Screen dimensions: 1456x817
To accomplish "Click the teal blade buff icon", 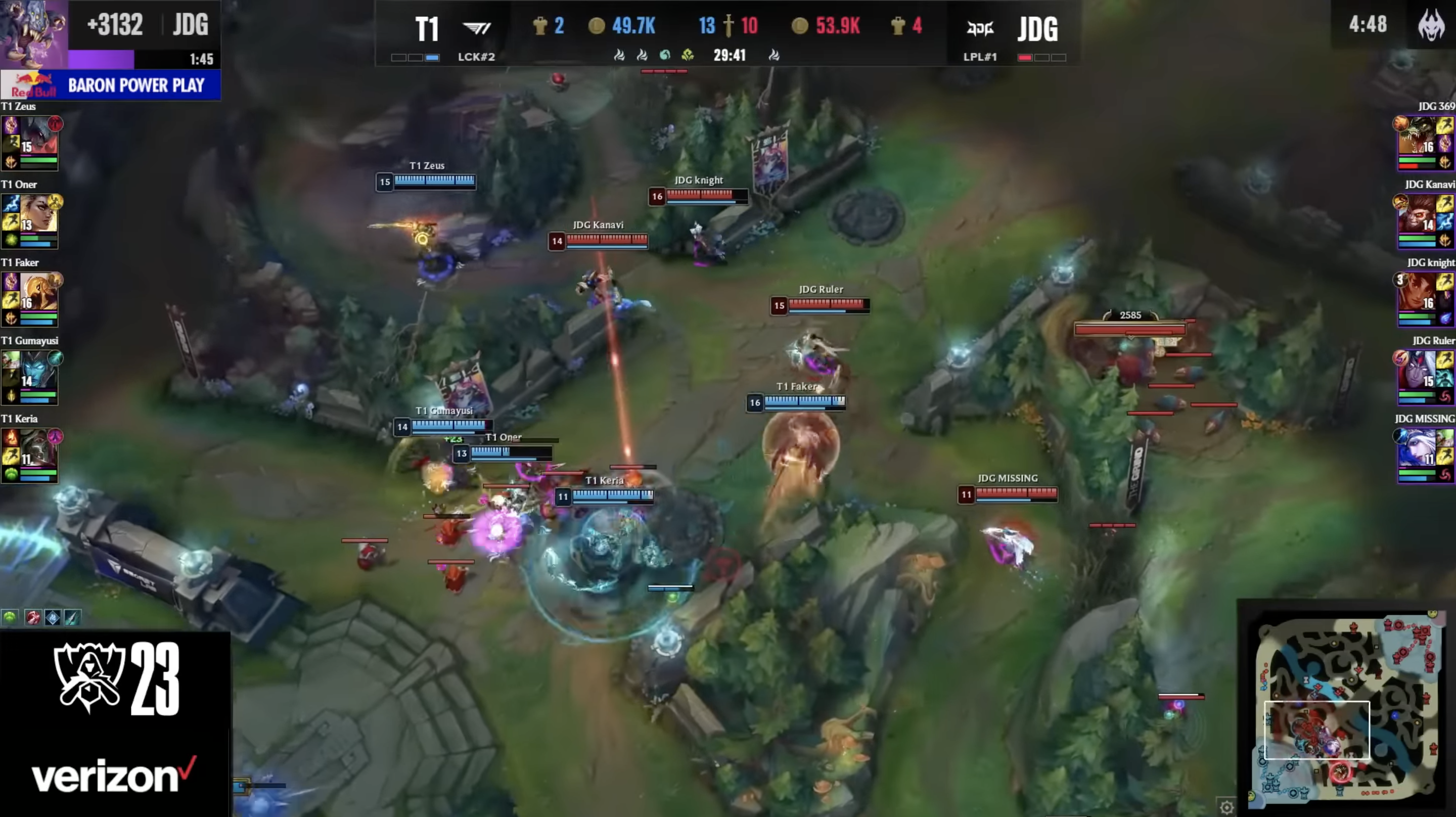I will tap(72, 617).
